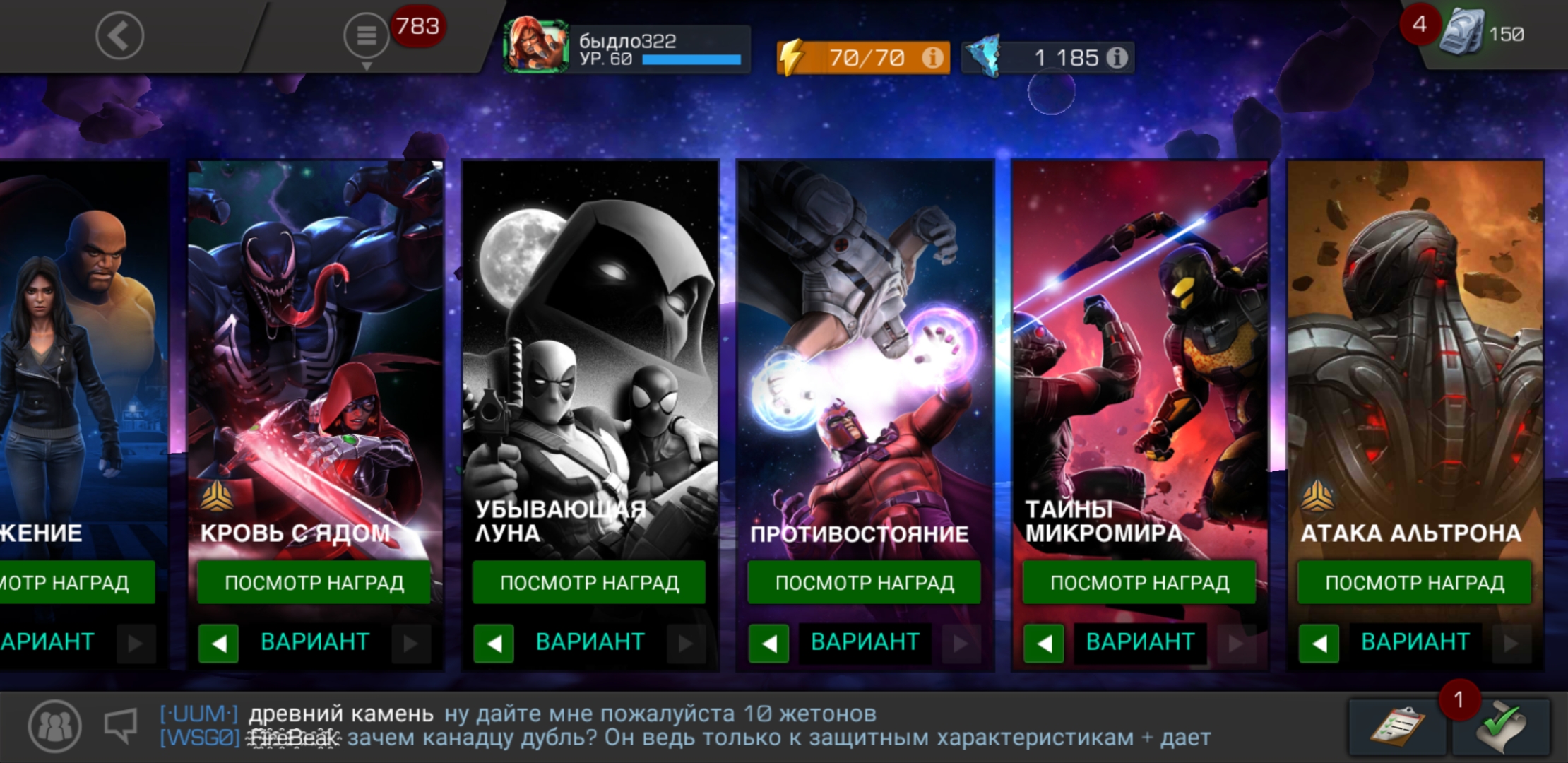Show info for the 1 185 shards
Viewport: 1568px width, 763px height.
[1117, 57]
